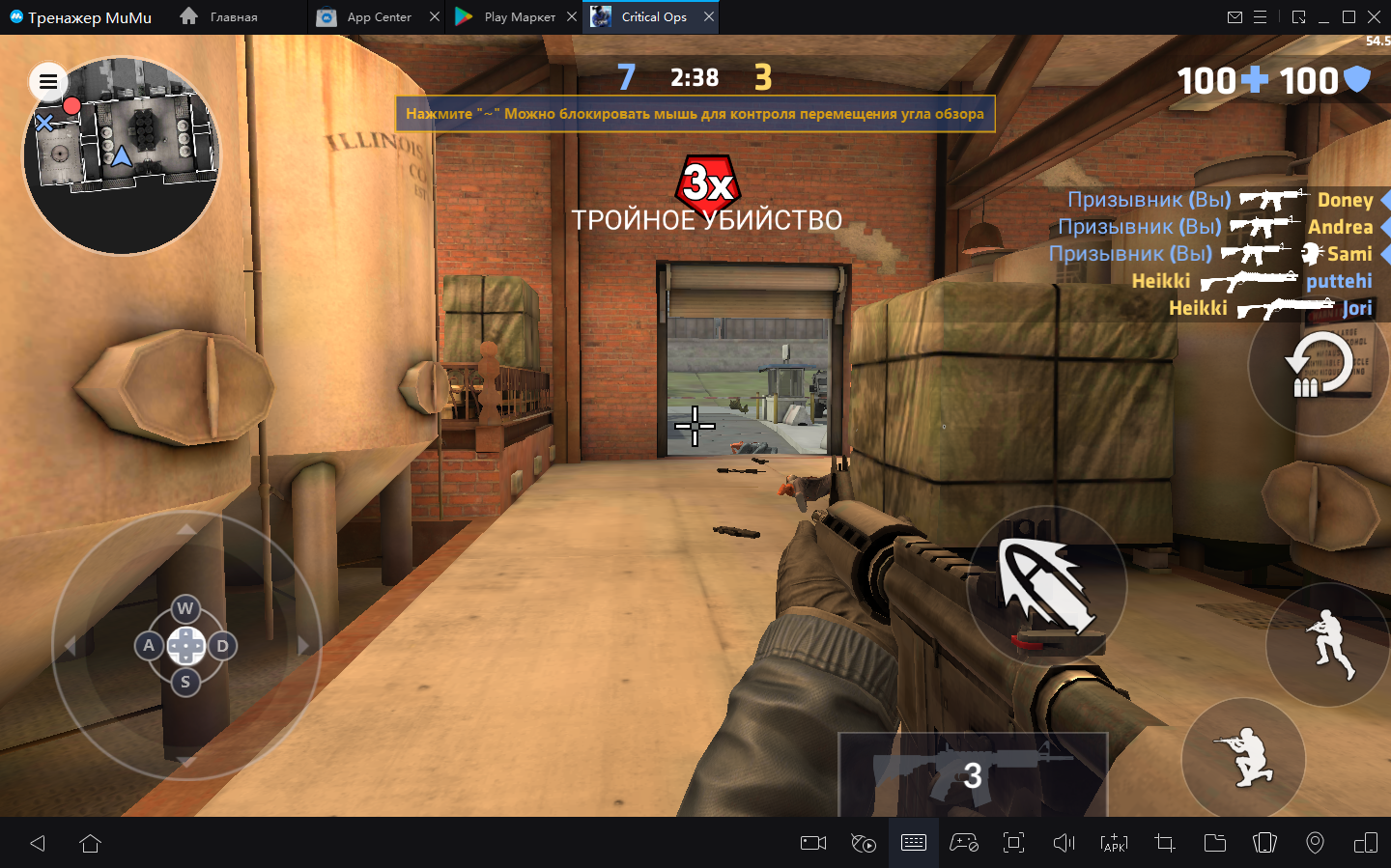Open the emulator location pin tool

coord(1315,843)
